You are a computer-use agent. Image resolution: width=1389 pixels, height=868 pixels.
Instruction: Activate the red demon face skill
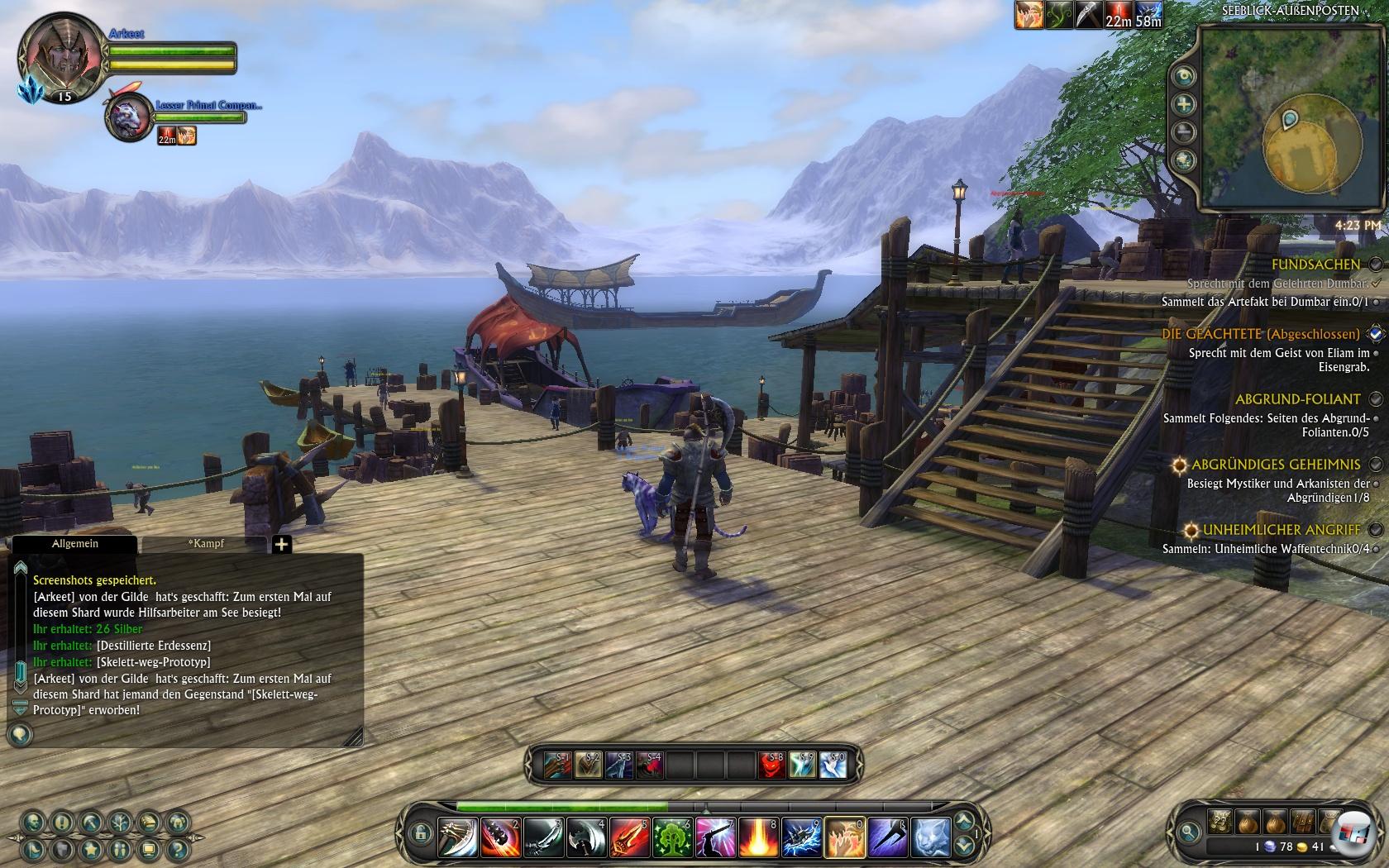772,765
